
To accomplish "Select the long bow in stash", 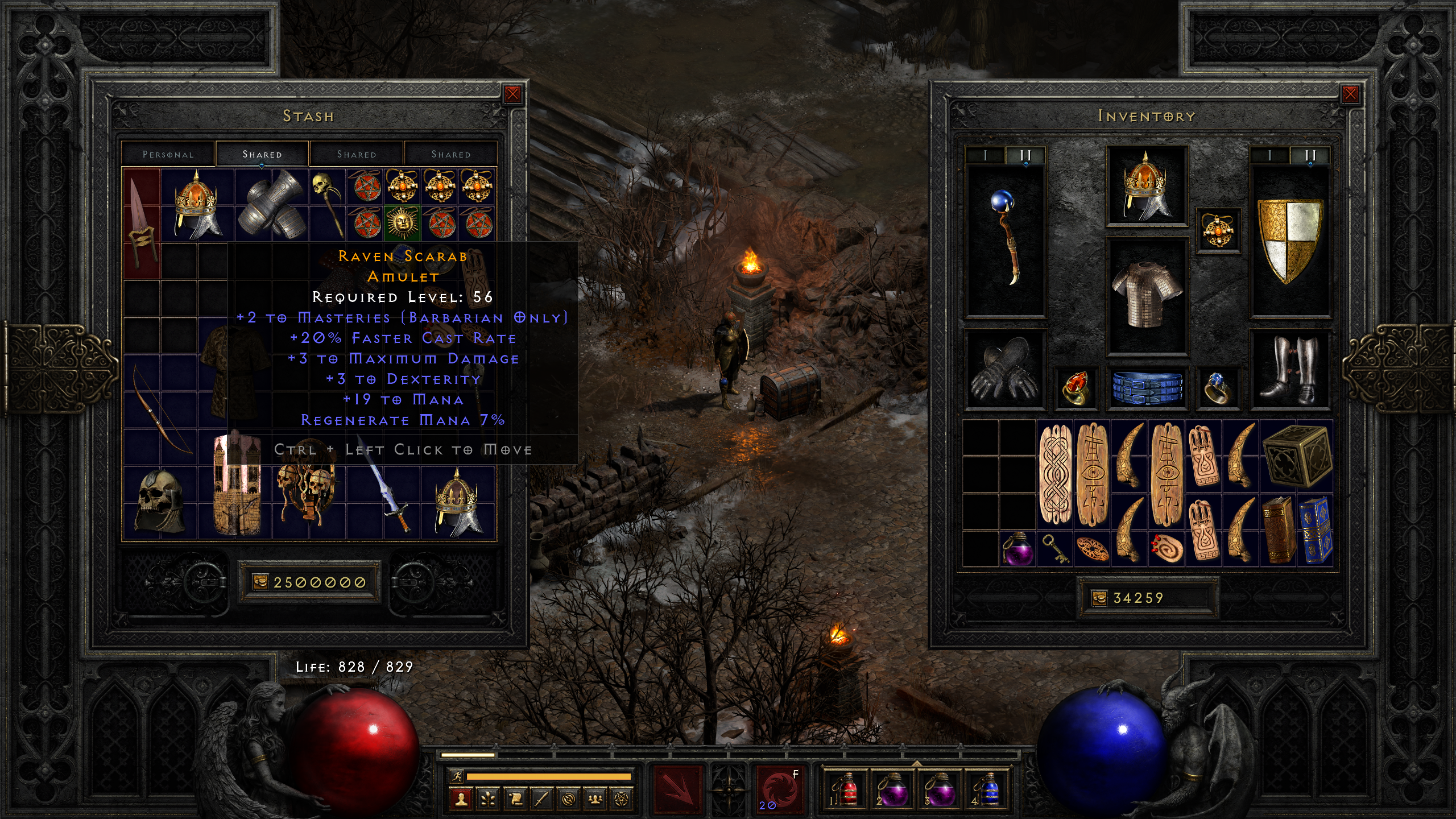I will pos(161,409).
